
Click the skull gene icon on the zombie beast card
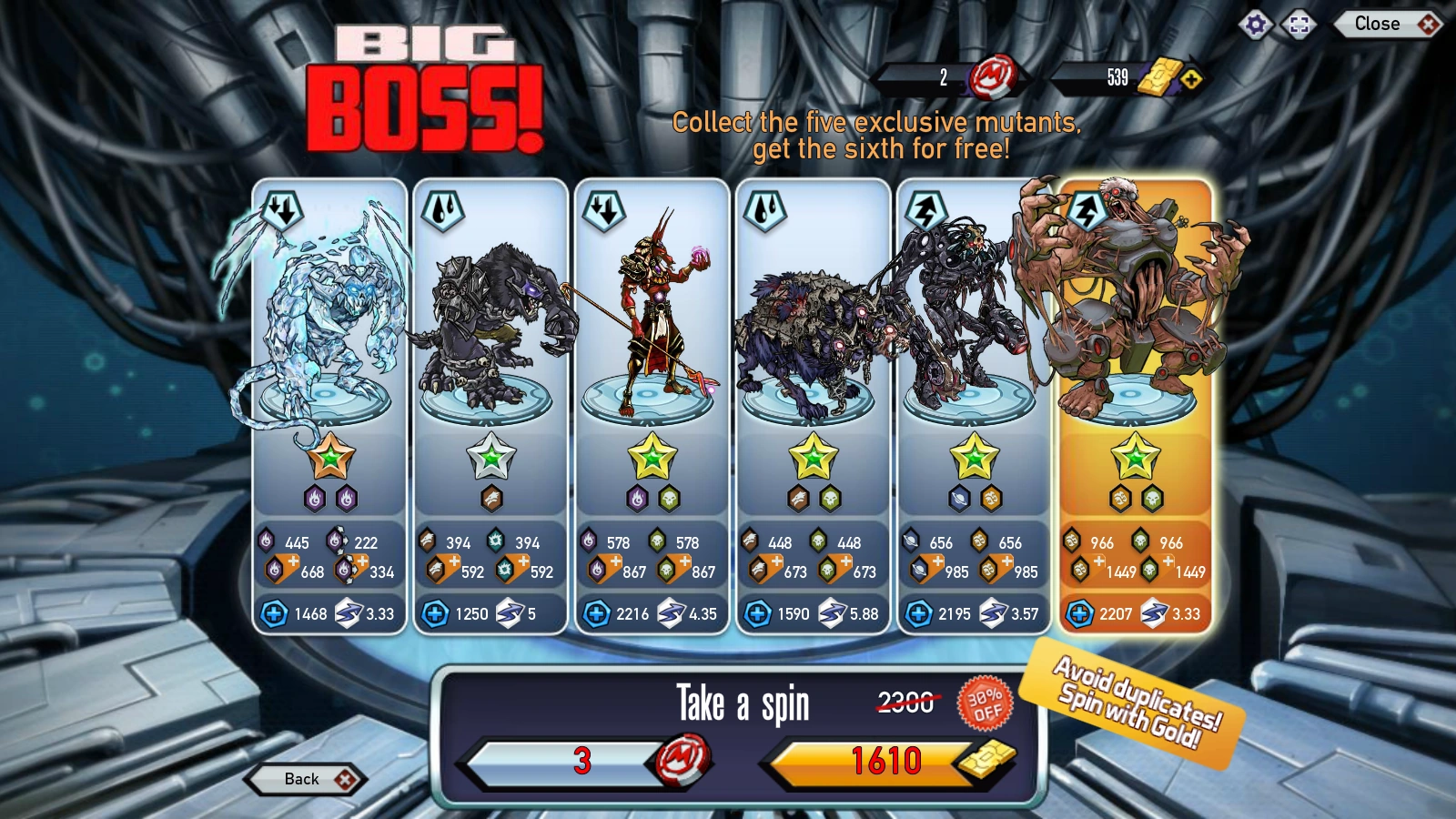click(x=831, y=500)
